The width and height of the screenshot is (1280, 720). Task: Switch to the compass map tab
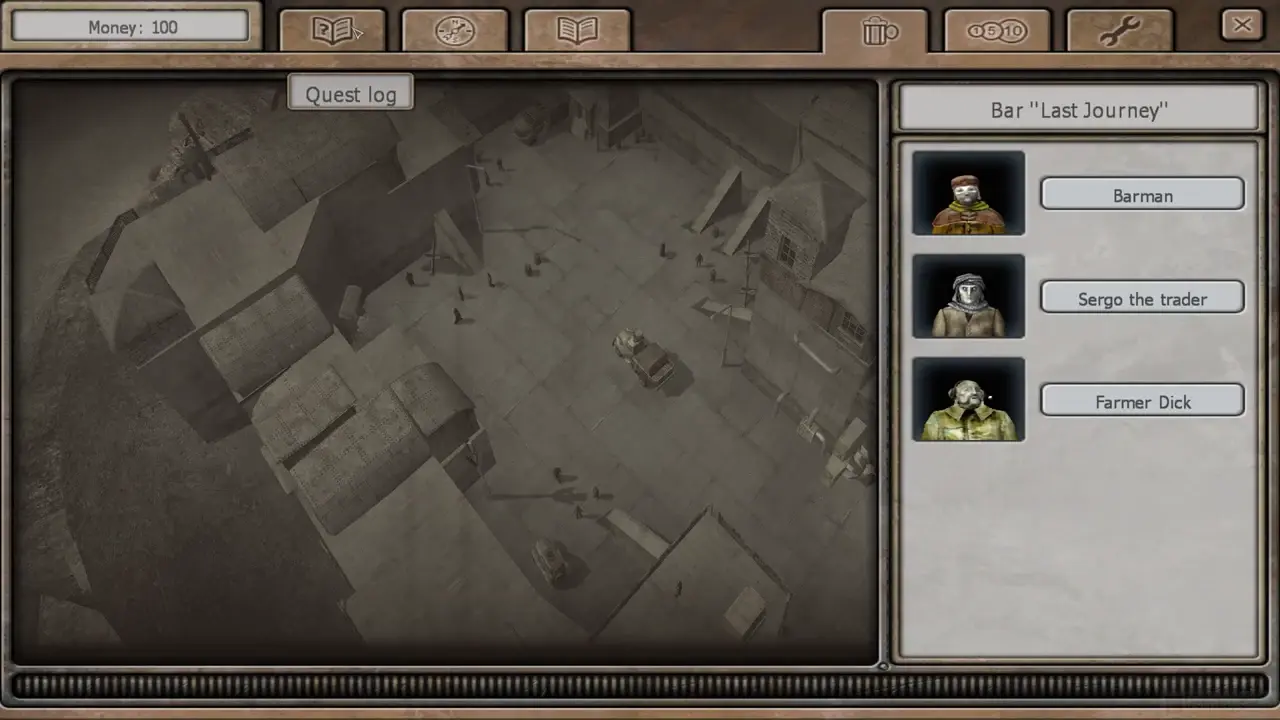[455, 31]
